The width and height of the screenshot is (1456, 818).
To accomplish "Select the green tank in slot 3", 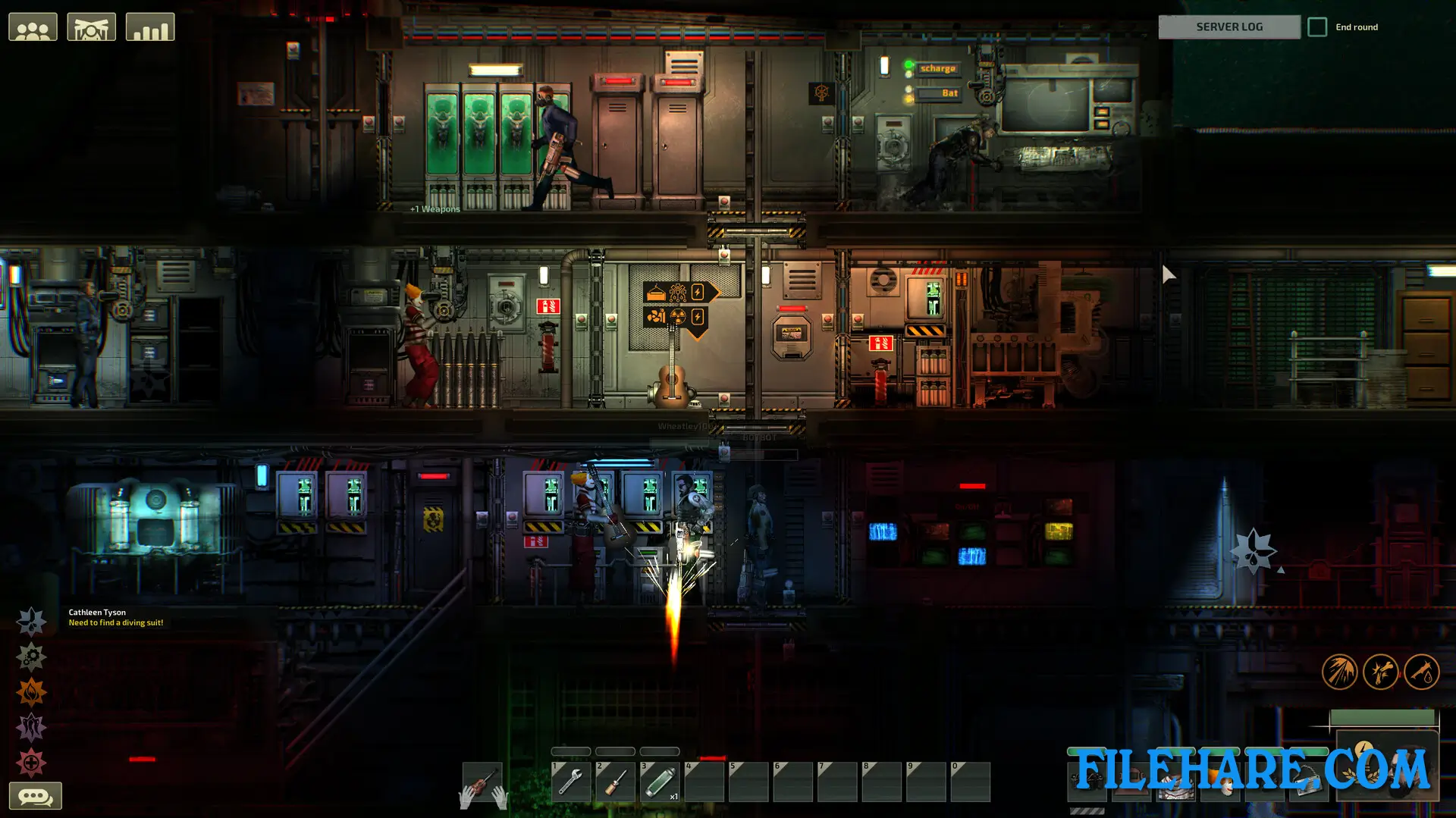I will click(659, 782).
